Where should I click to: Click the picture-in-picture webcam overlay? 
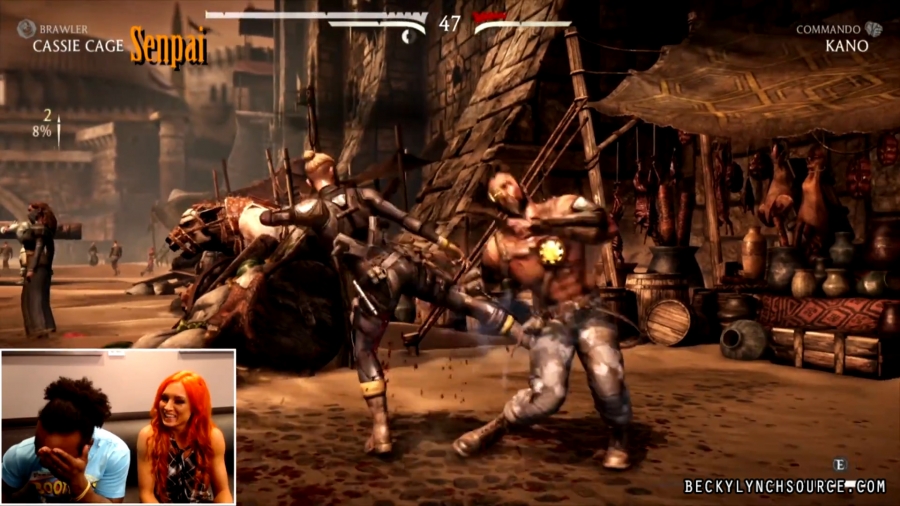point(118,426)
